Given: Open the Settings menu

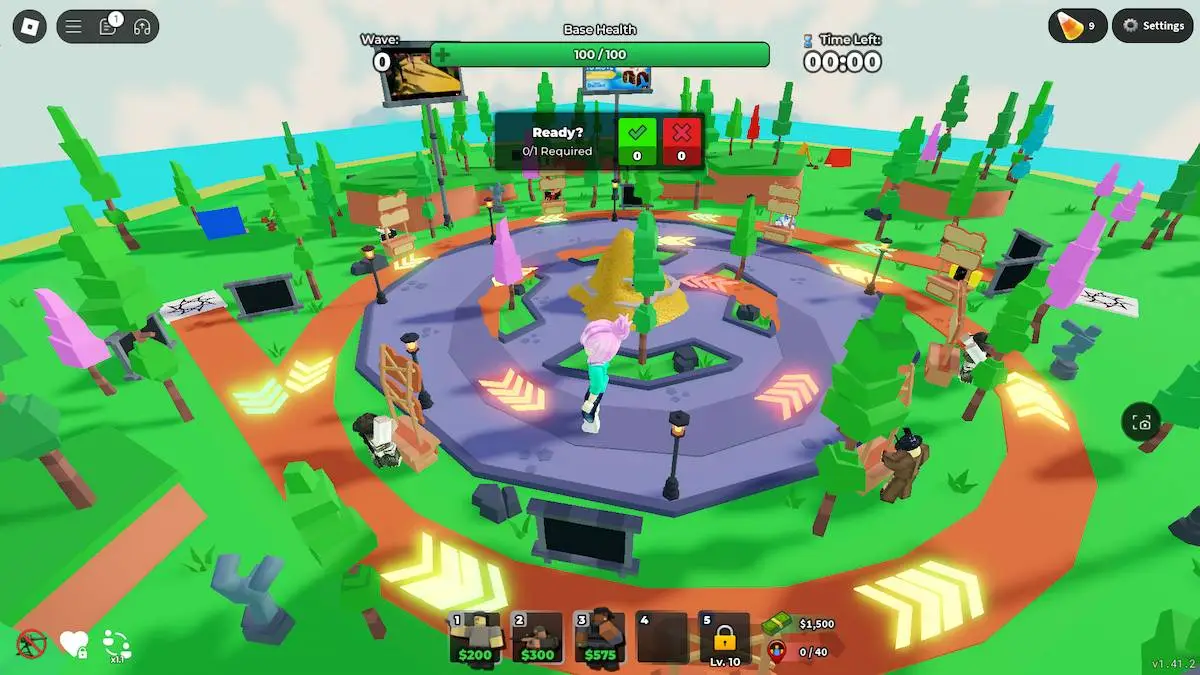Looking at the screenshot, I should [x=1154, y=26].
